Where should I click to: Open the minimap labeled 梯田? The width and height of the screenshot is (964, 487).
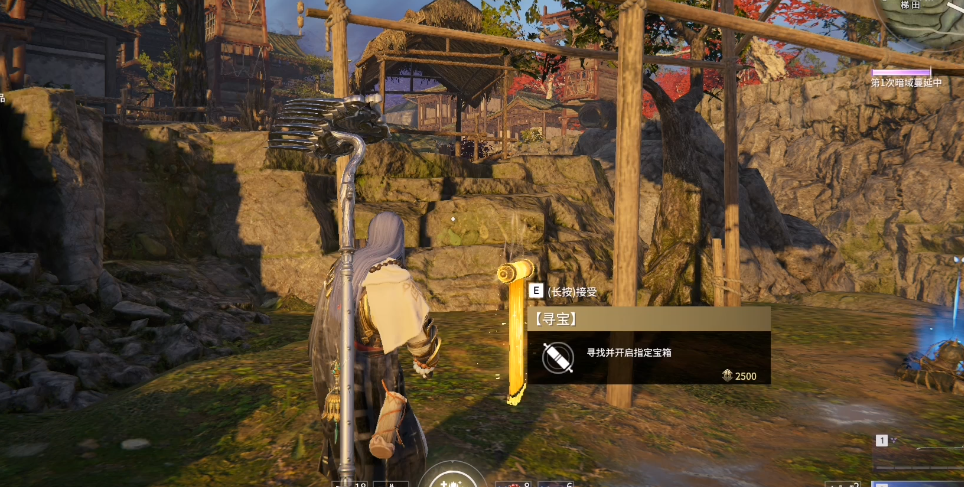point(922,25)
